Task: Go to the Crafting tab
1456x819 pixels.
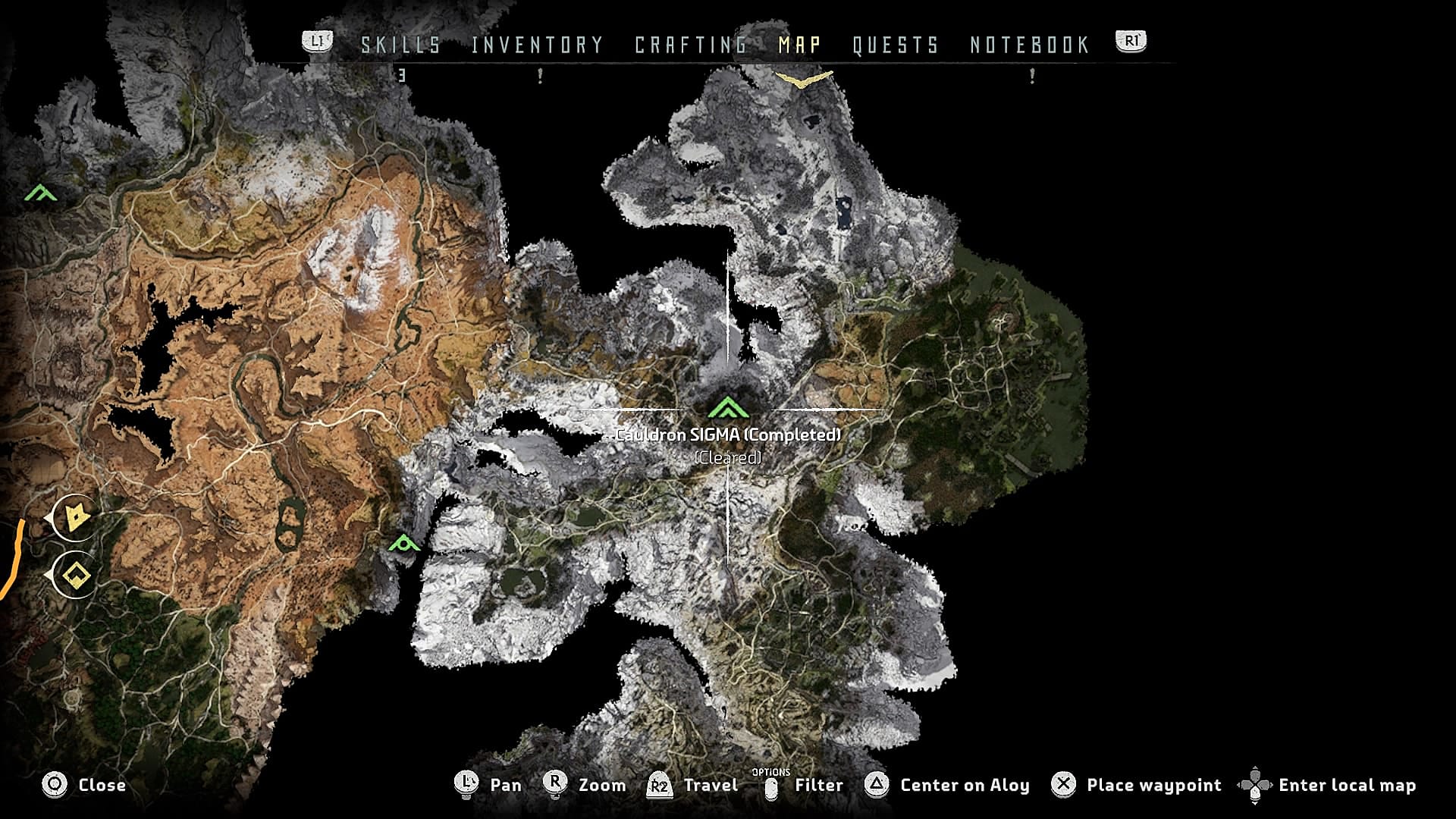Action: (x=691, y=45)
